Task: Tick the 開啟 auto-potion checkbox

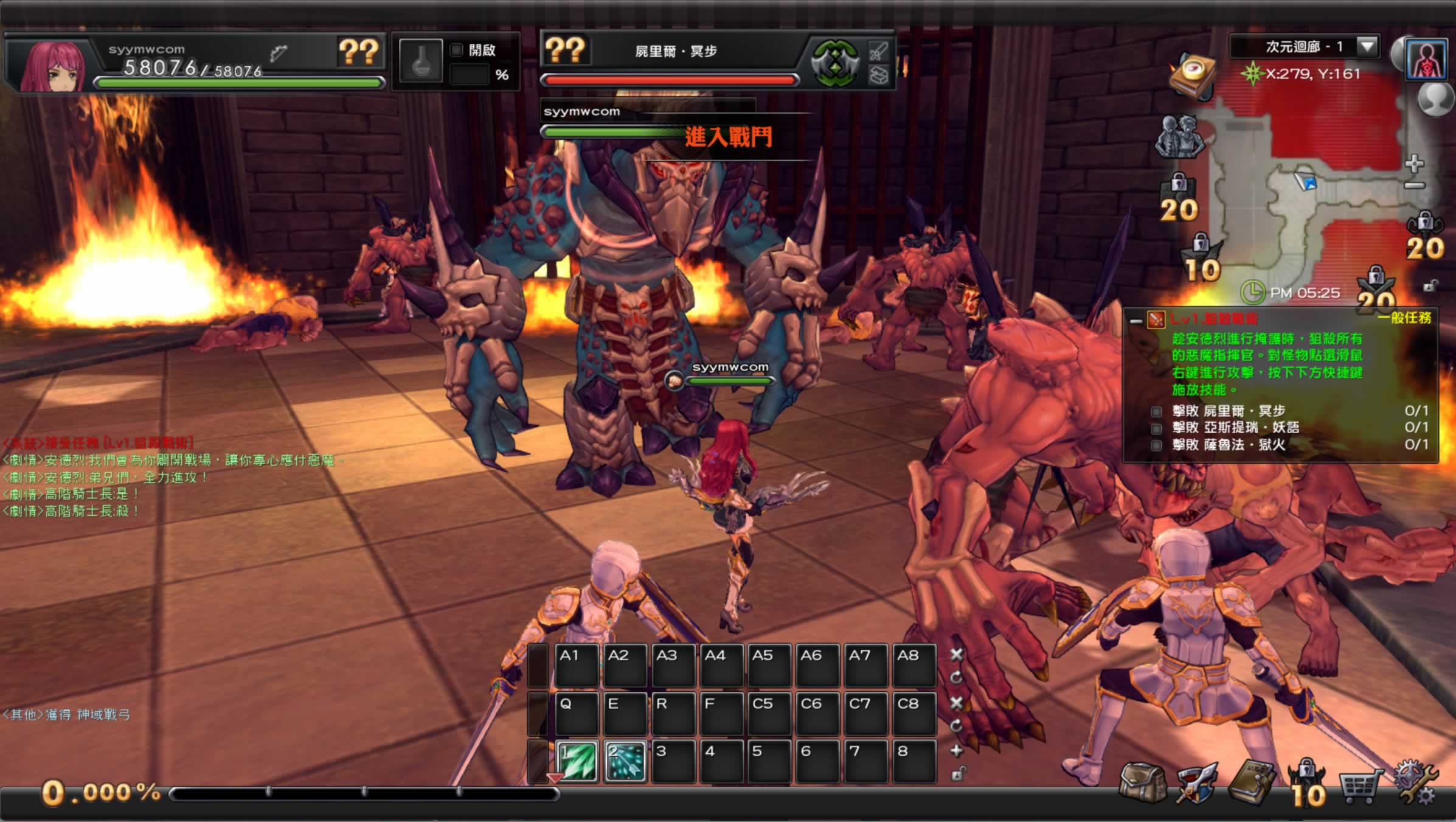Action: point(457,50)
